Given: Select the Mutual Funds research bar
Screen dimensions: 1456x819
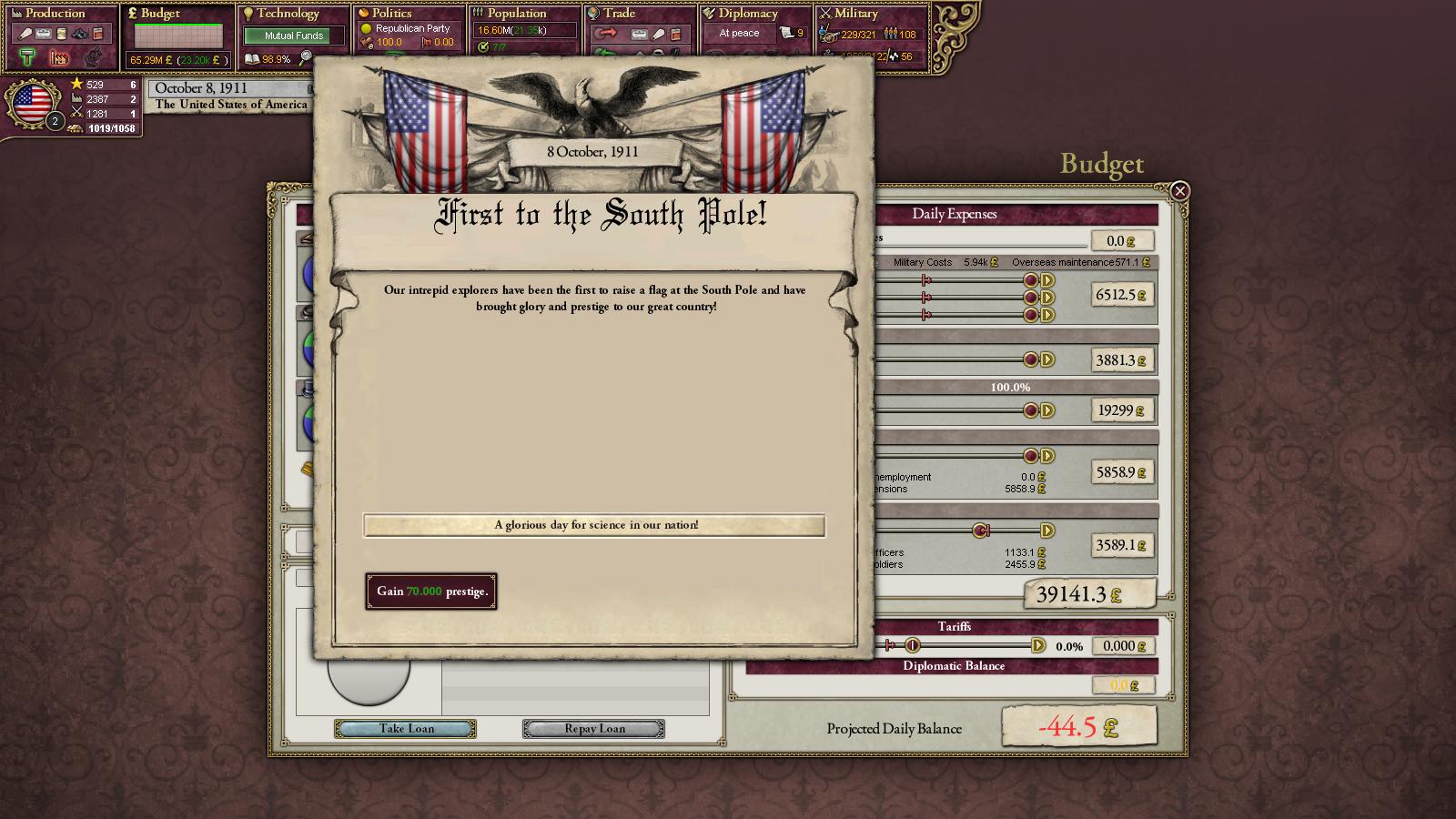Looking at the screenshot, I should tap(293, 35).
